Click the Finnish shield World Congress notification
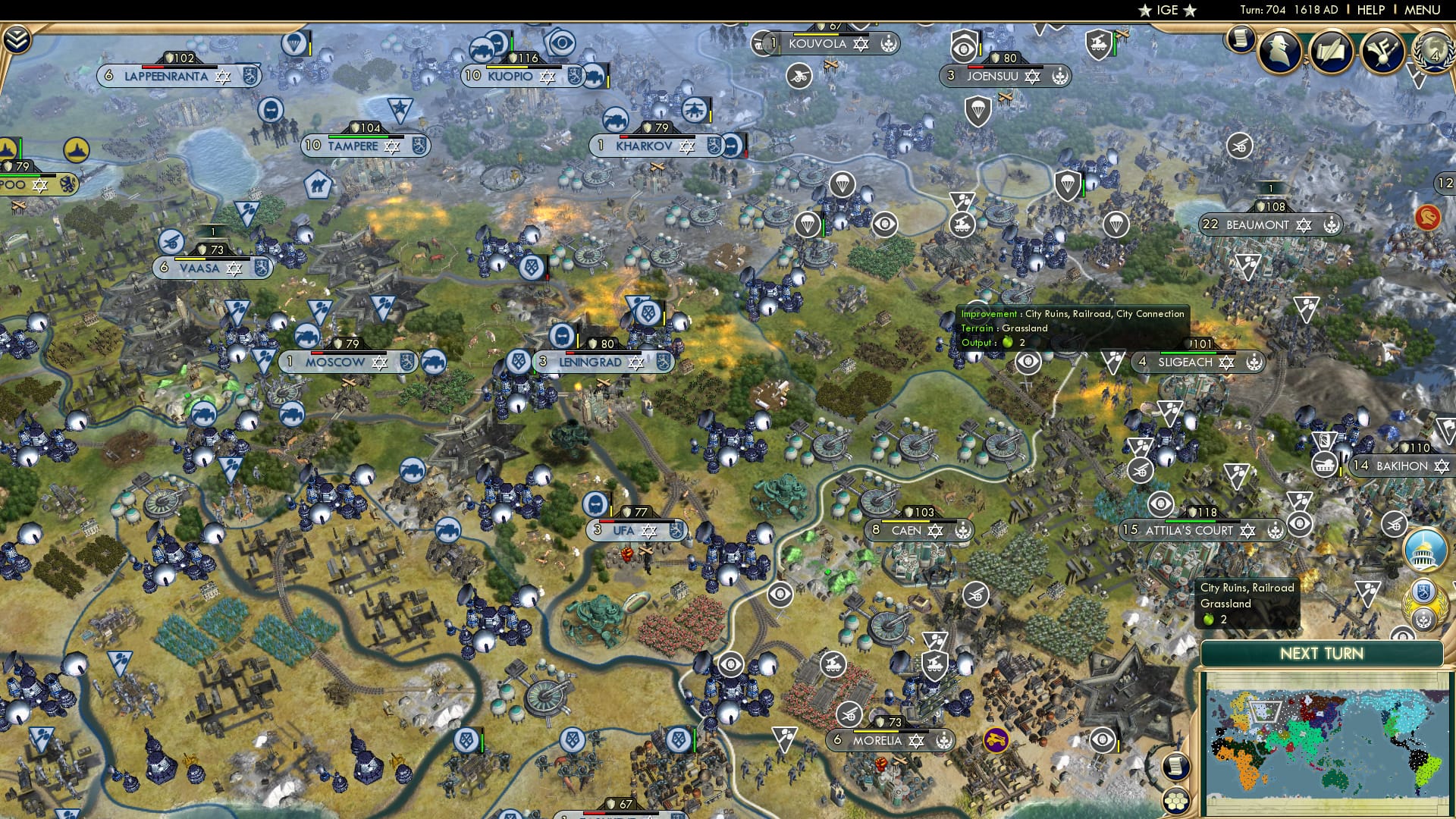1456x819 pixels. [1422, 591]
